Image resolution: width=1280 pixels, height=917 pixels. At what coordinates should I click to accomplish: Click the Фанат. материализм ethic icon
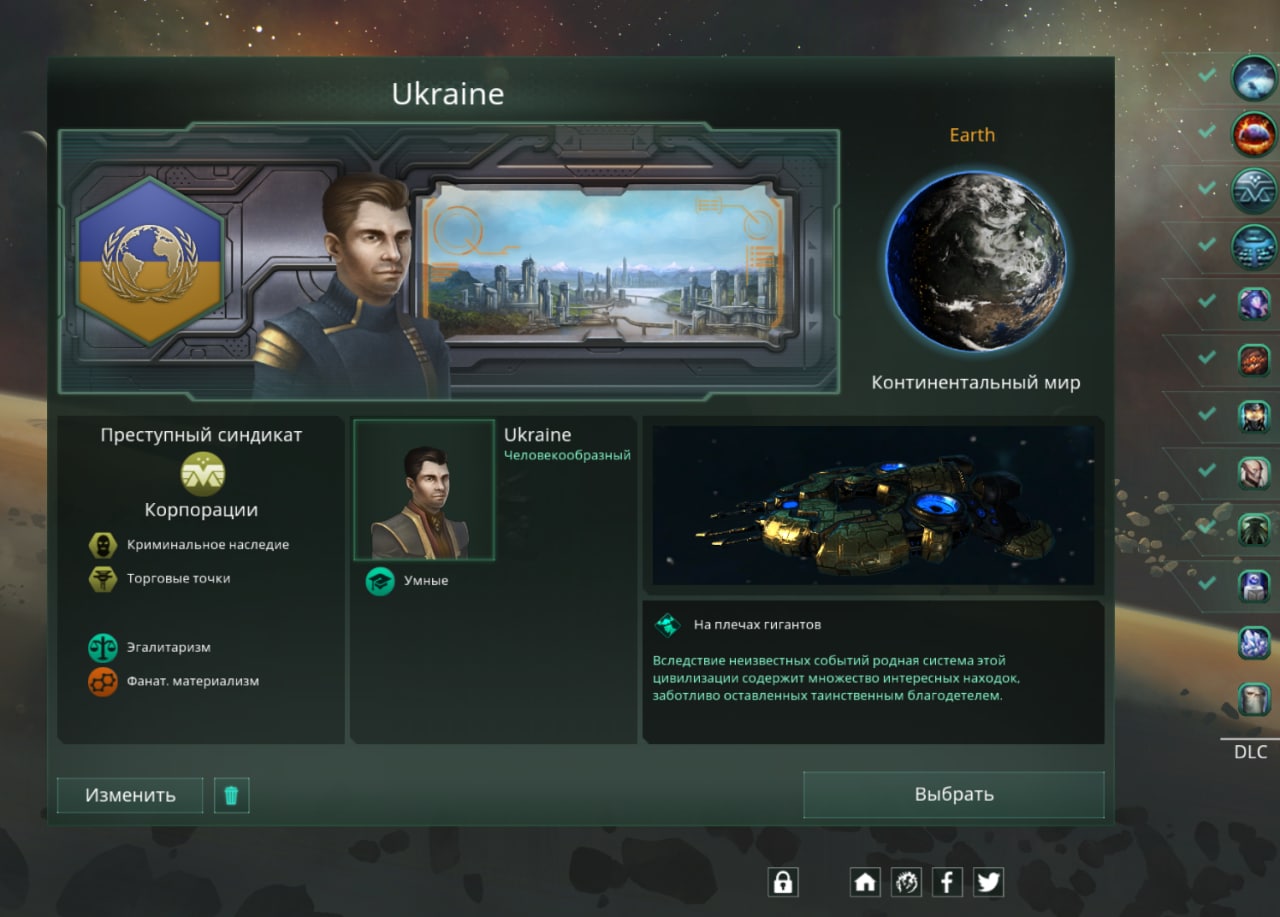(102, 681)
